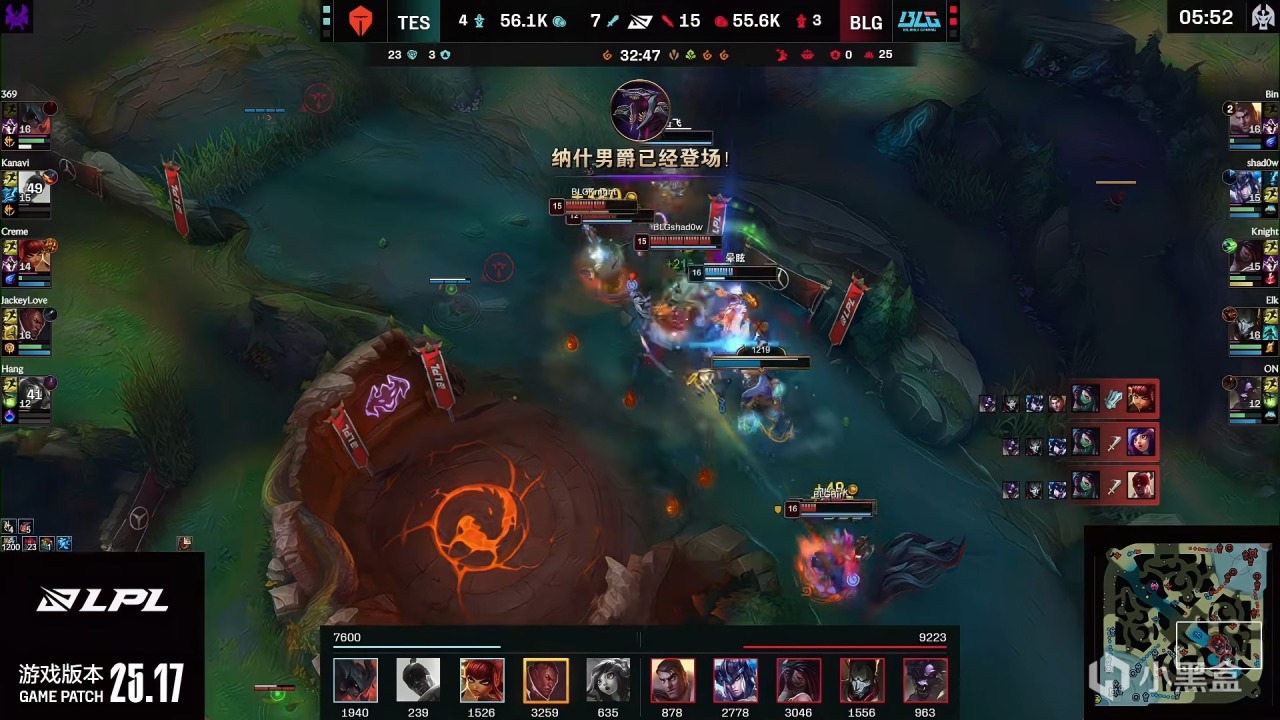Select the gold-highlighted Lucian portrait in bottom bar
The image size is (1280, 720).
(x=546, y=681)
